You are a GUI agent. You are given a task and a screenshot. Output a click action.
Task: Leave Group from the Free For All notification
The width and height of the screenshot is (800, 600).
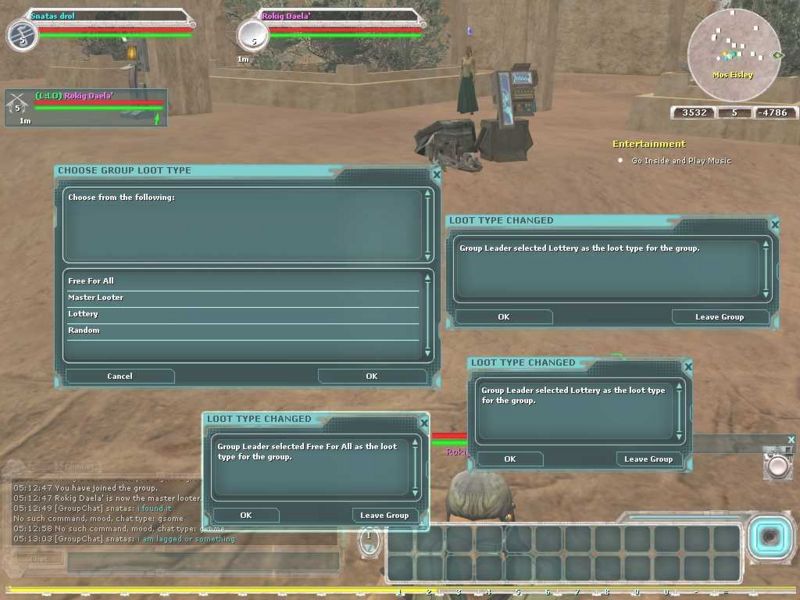[384, 515]
